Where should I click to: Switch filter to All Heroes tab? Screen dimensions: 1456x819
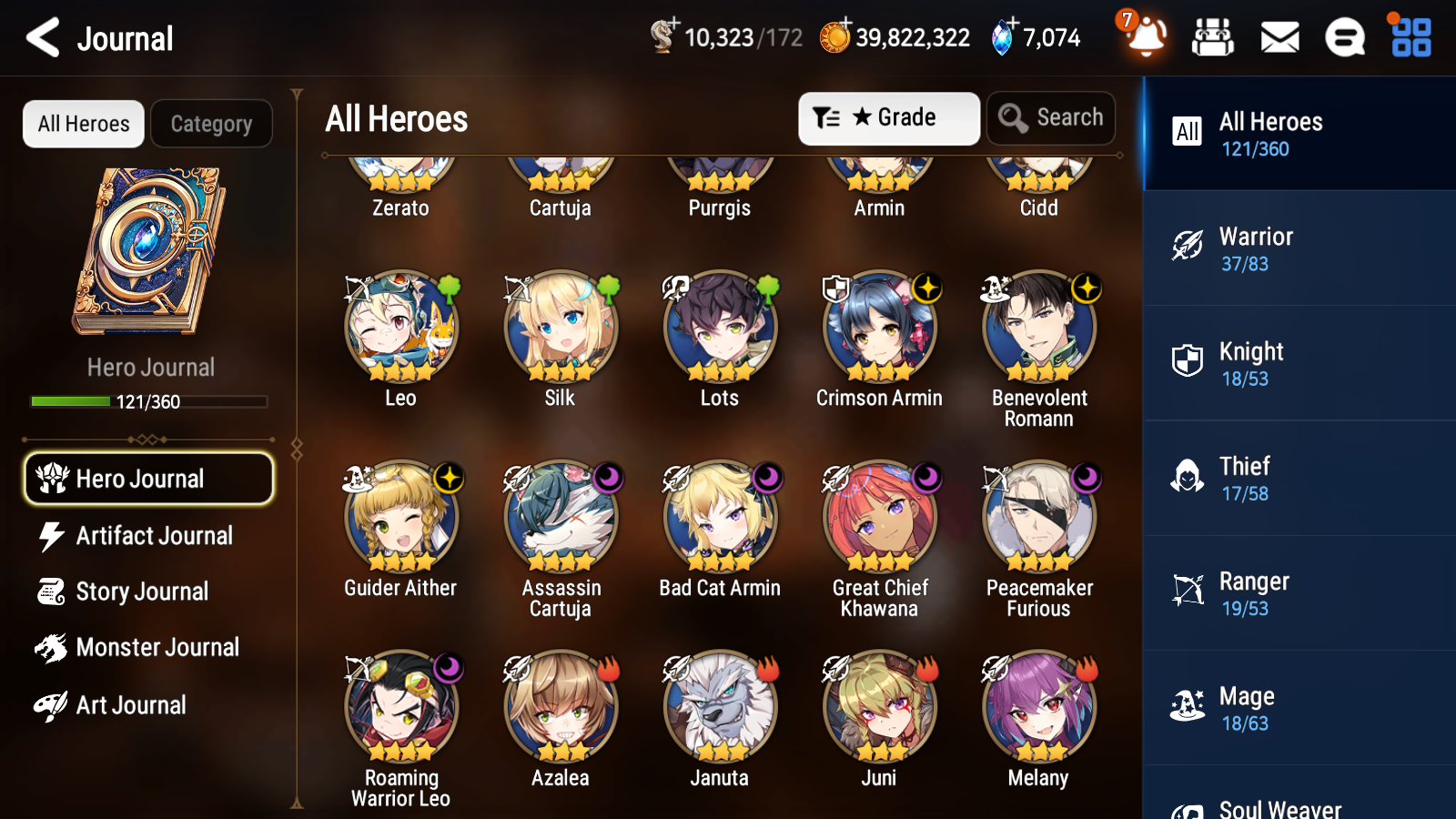(x=82, y=124)
